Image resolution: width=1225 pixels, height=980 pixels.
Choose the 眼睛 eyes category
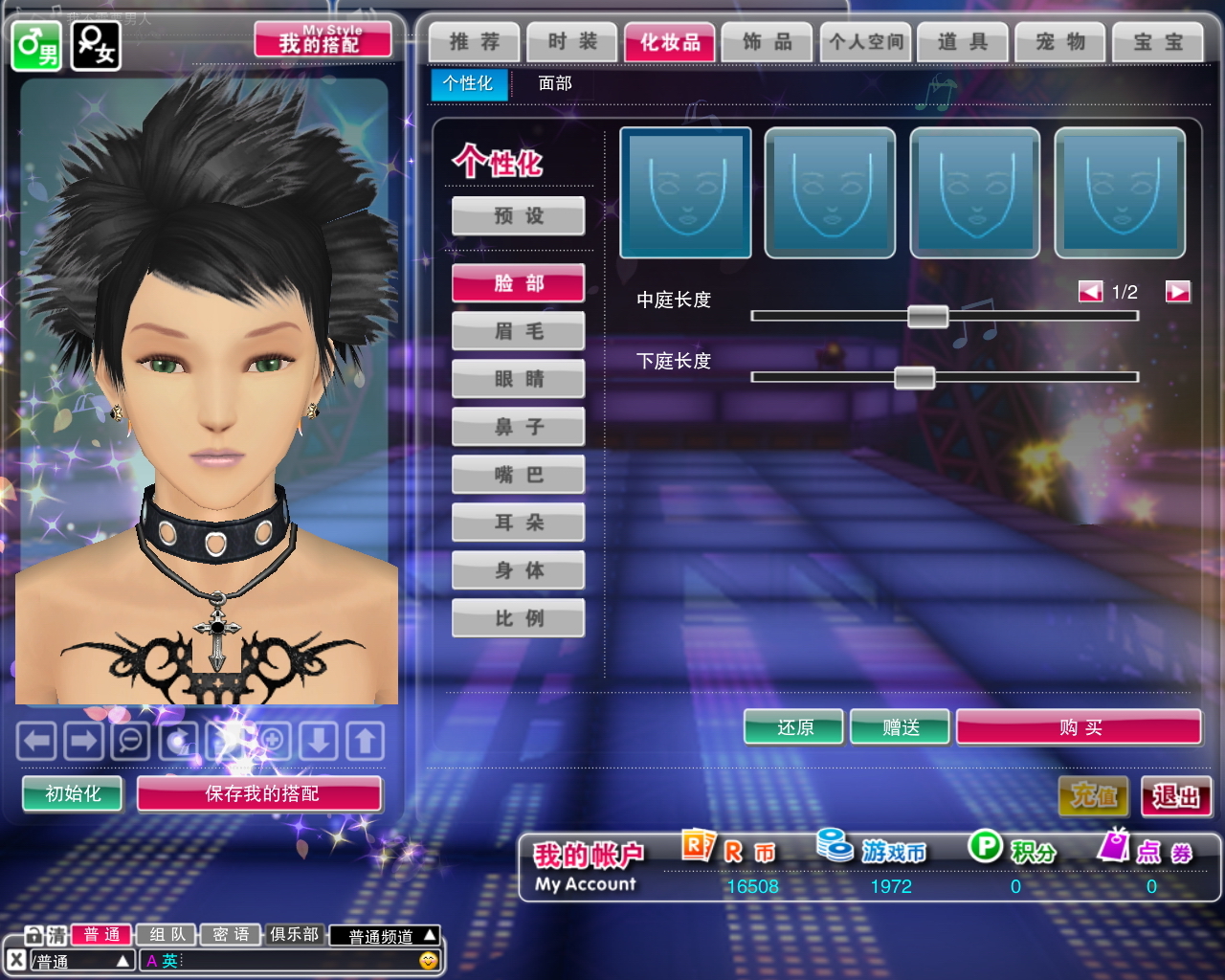[519, 379]
